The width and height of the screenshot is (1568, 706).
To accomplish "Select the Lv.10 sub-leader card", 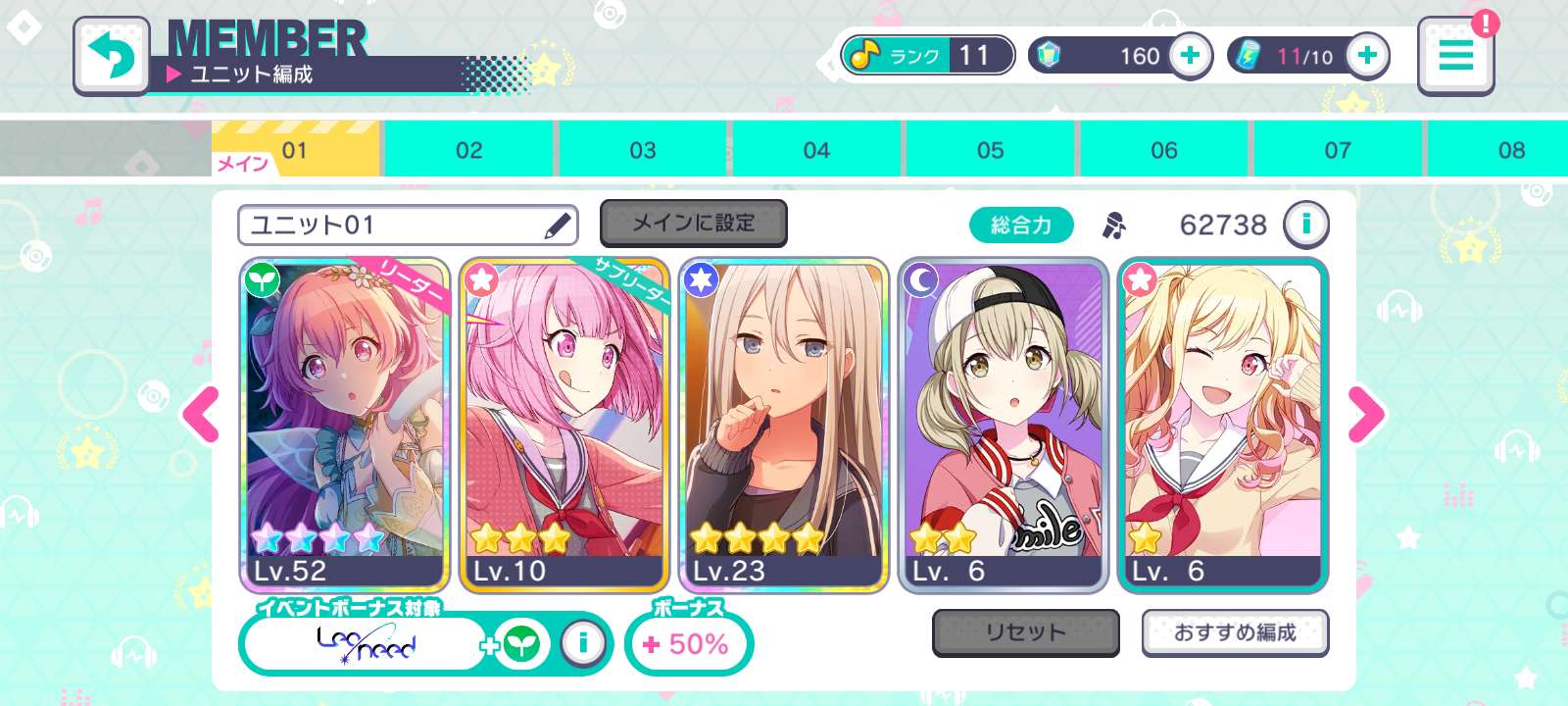I will [x=564, y=425].
